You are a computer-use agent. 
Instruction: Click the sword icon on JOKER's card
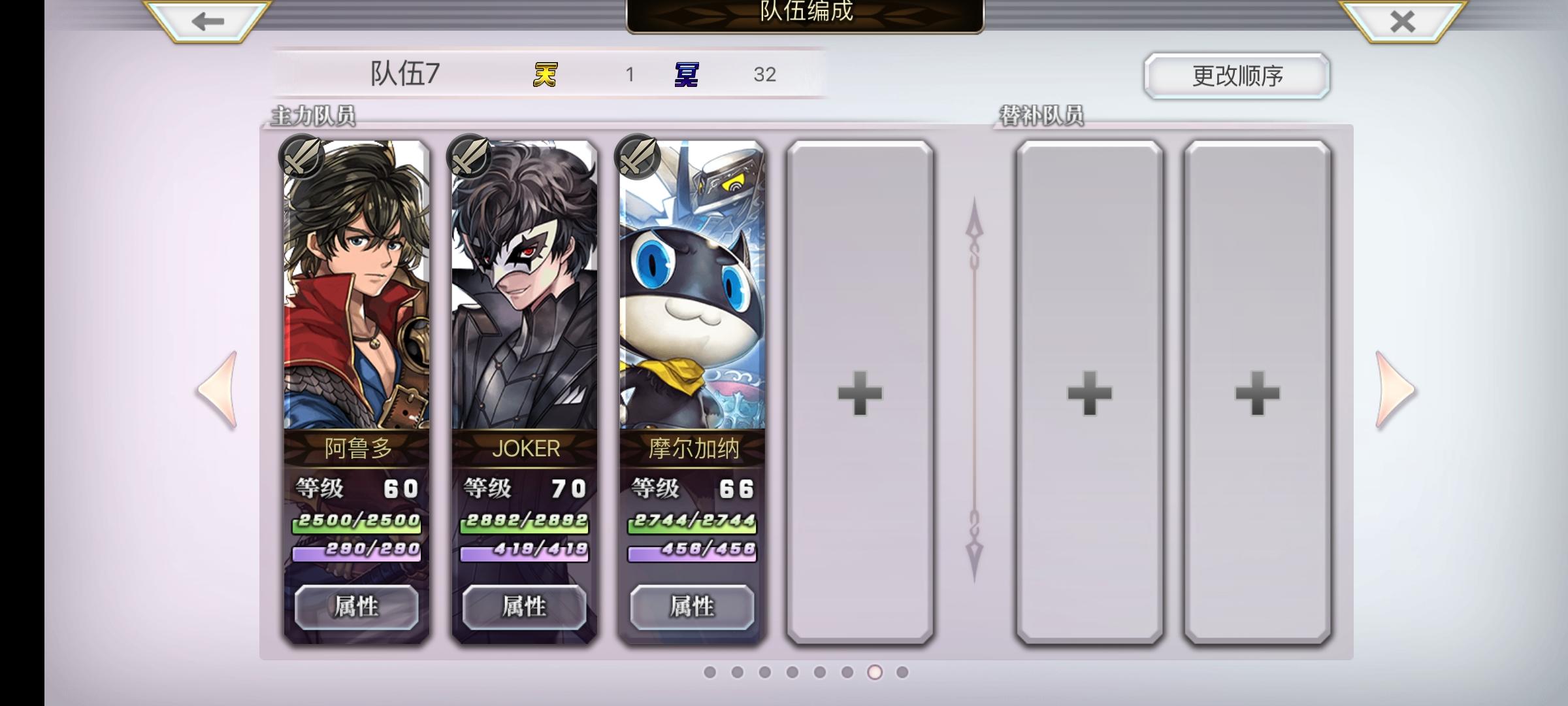pos(469,158)
